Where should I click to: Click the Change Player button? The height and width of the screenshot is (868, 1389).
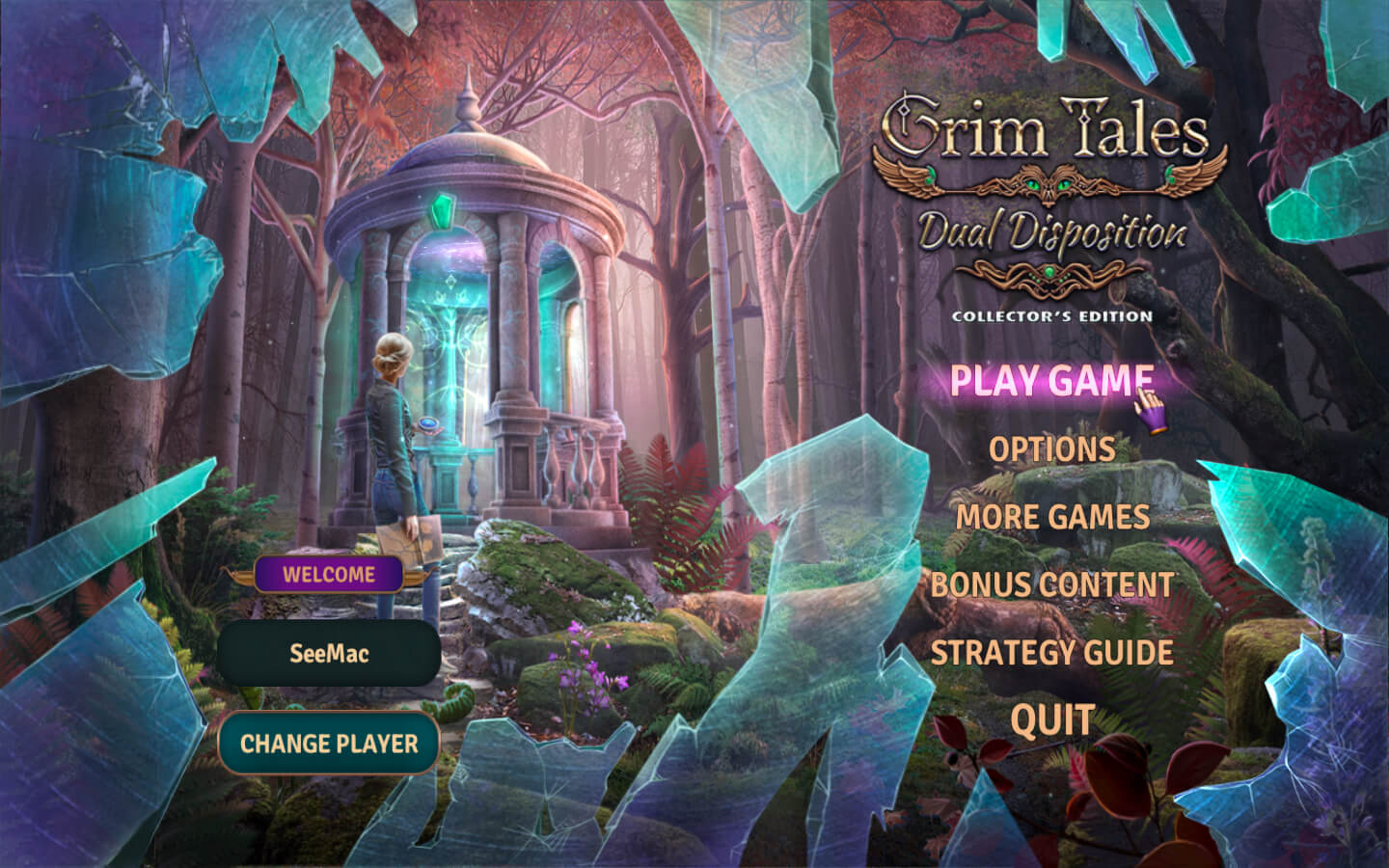point(329,744)
